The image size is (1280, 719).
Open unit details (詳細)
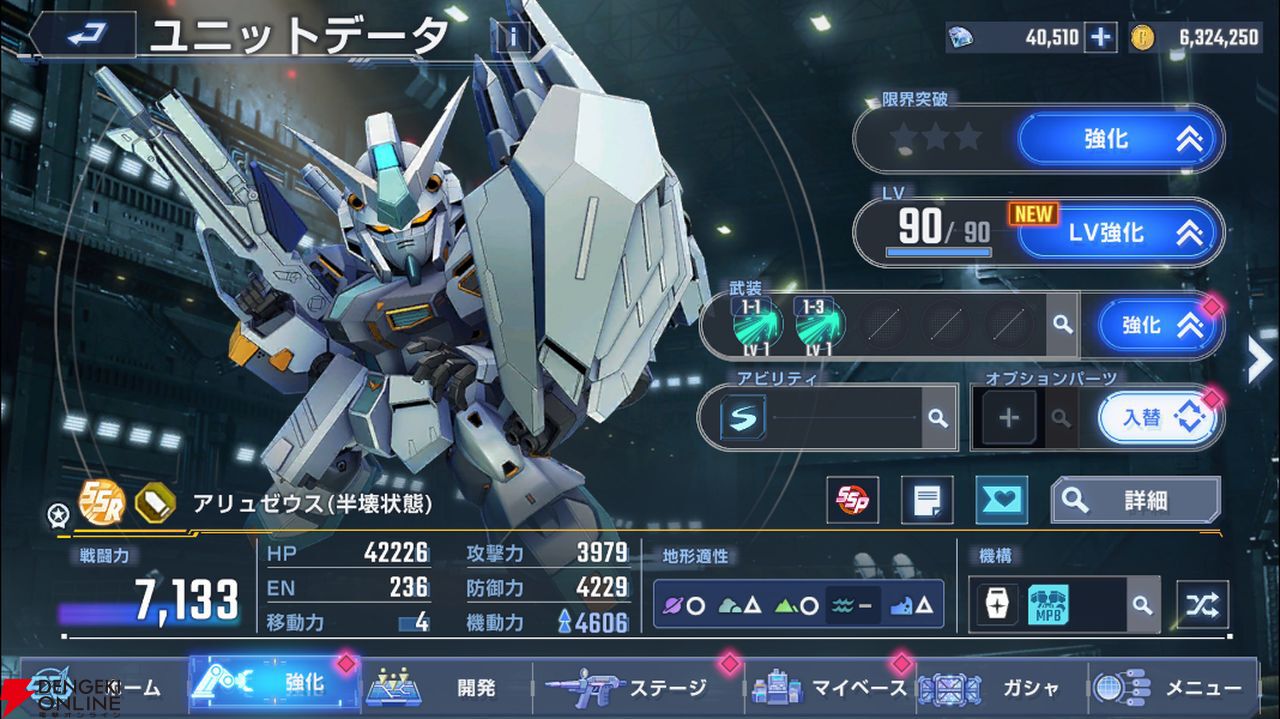point(1135,500)
